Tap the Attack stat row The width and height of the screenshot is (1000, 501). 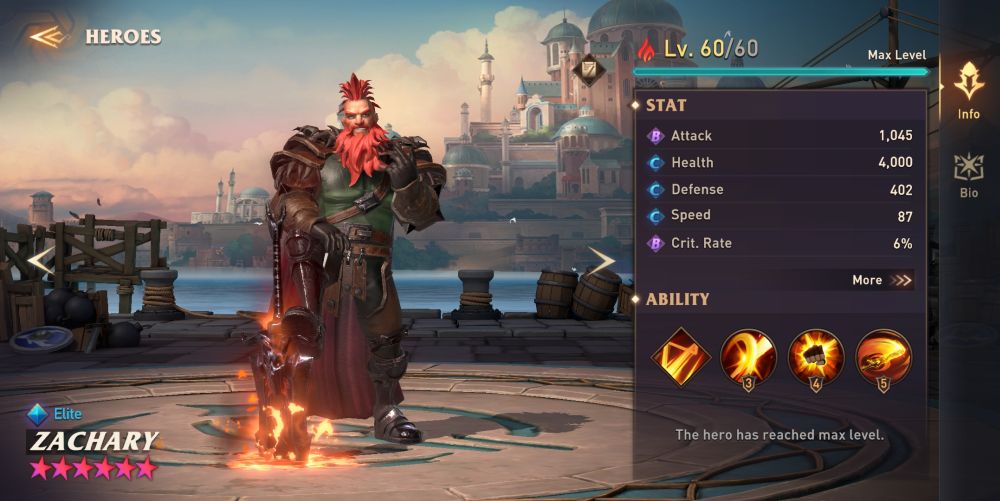[x=780, y=136]
